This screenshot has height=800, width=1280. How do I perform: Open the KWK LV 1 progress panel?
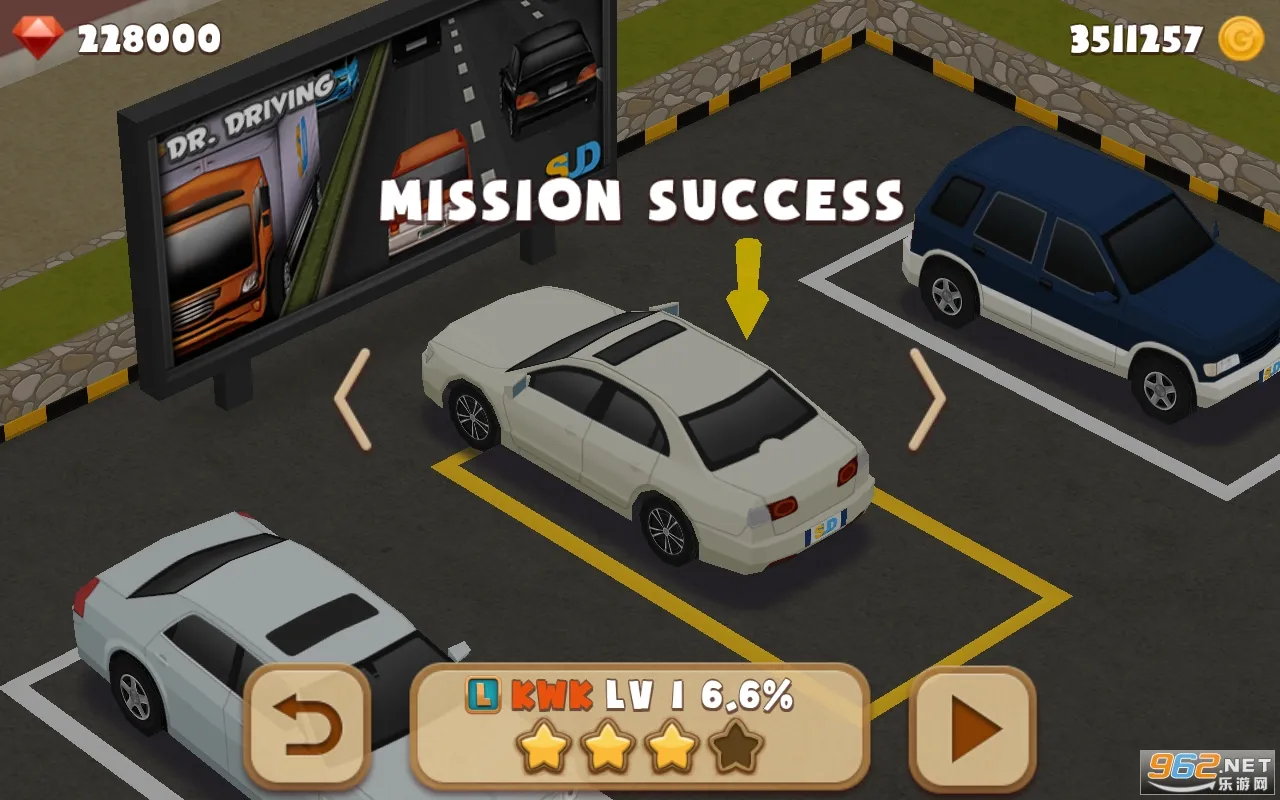click(x=639, y=725)
